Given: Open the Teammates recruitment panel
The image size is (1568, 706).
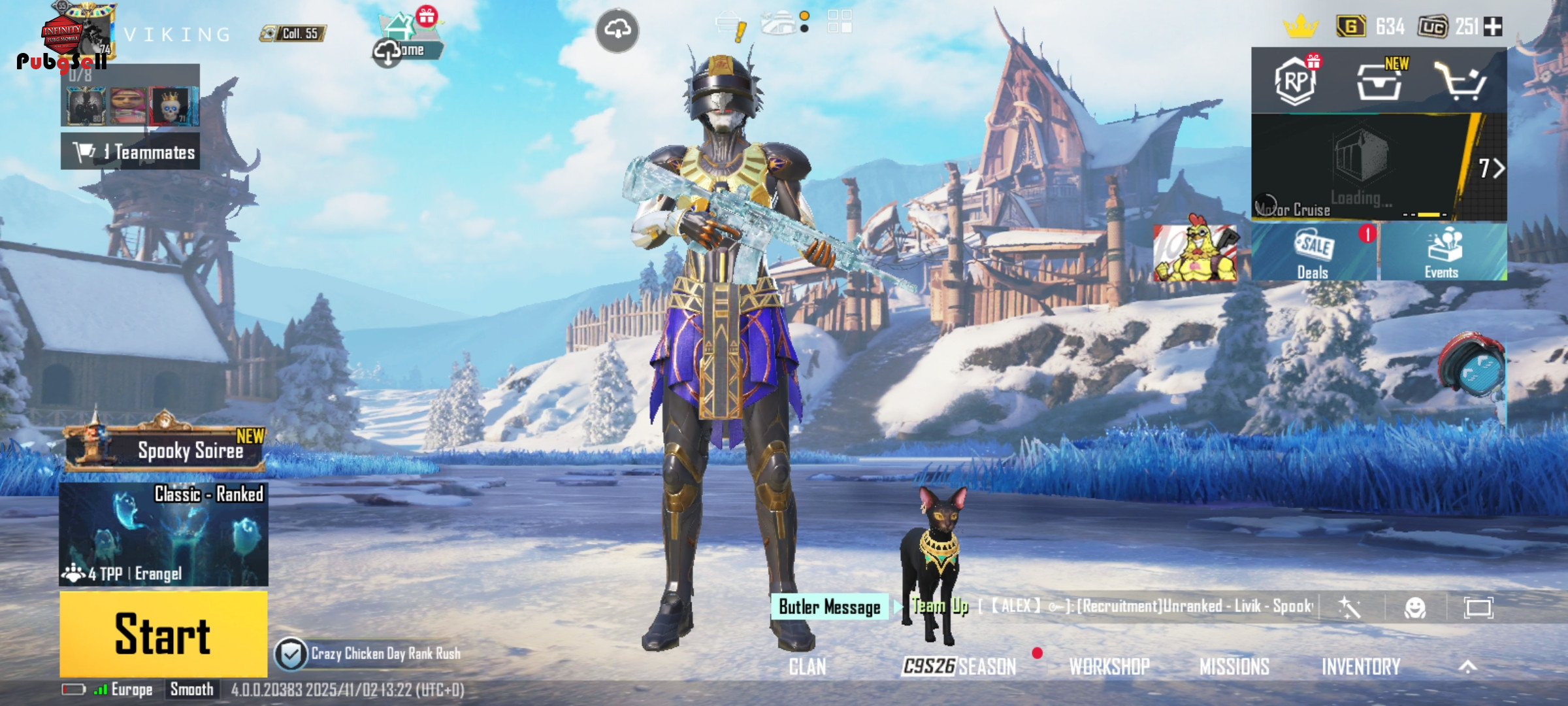Looking at the screenshot, I should coord(131,152).
